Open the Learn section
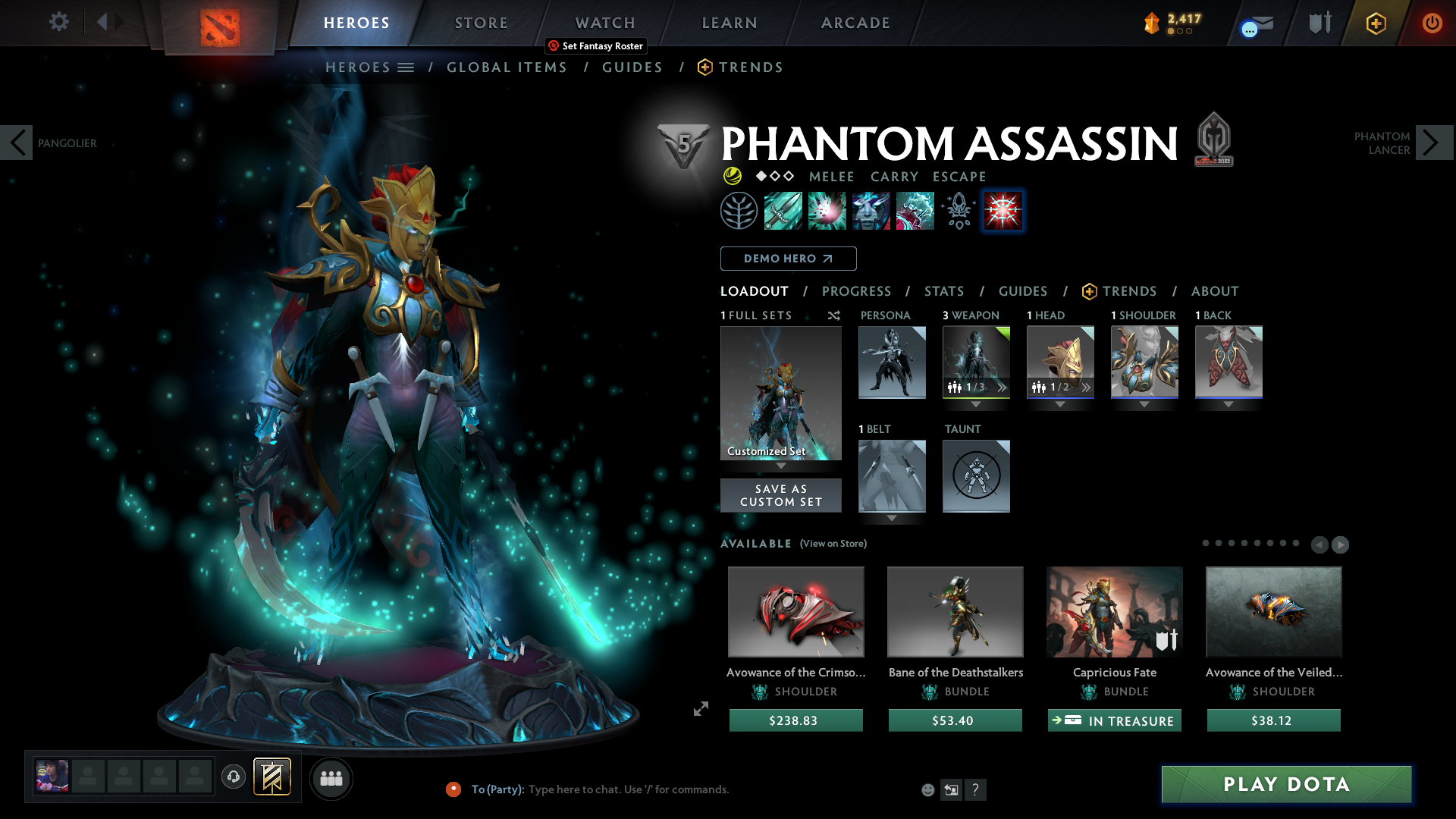The height and width of the screenshot is (819, 1456). point(730,23)
